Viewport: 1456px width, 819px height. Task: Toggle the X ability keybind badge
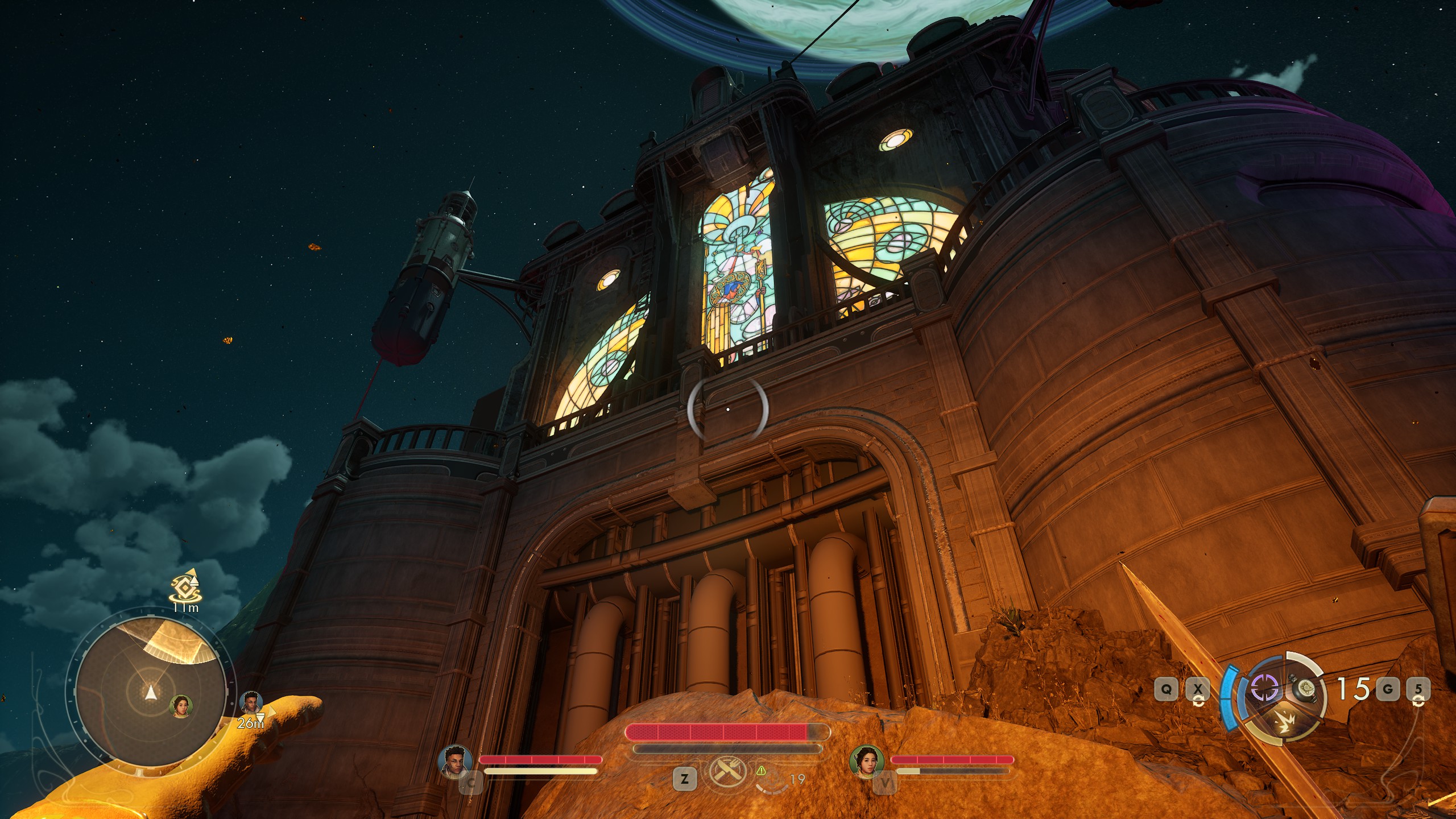point(1197,689)
